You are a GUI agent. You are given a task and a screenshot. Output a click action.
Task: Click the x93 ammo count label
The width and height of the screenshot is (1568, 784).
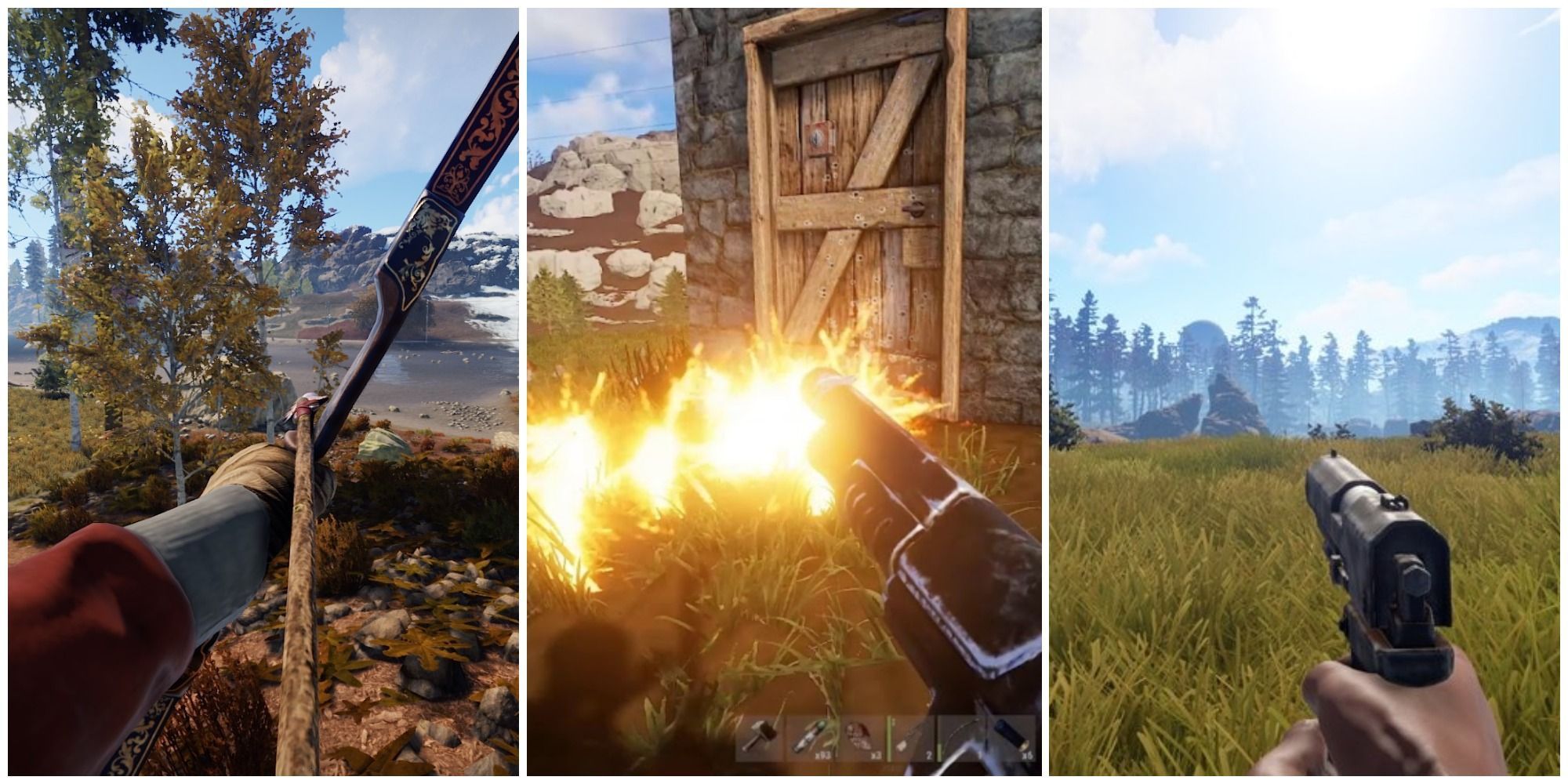coord(823,755)
